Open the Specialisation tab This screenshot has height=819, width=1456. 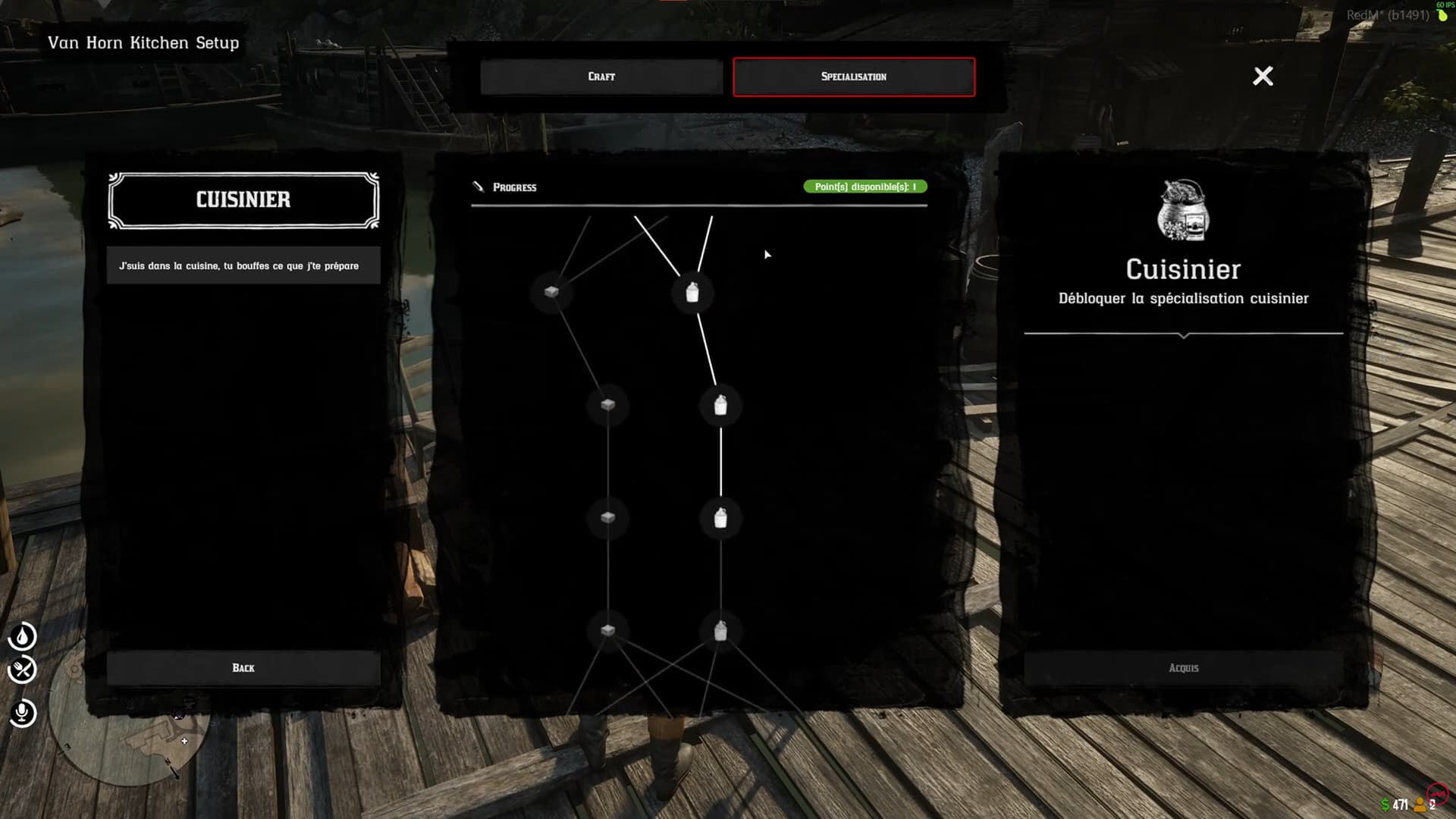854,76
